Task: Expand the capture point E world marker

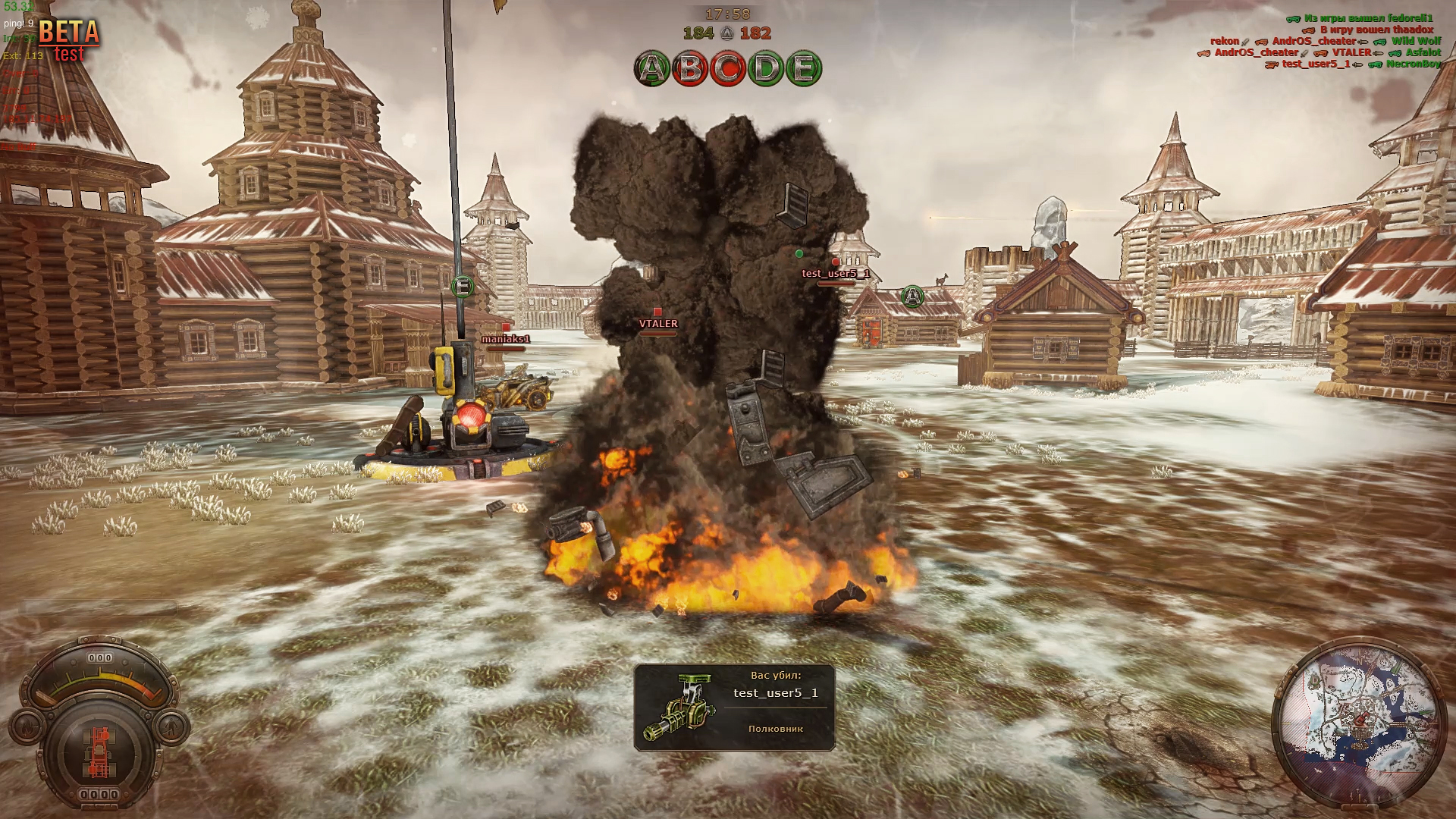Action: (460, 287)
